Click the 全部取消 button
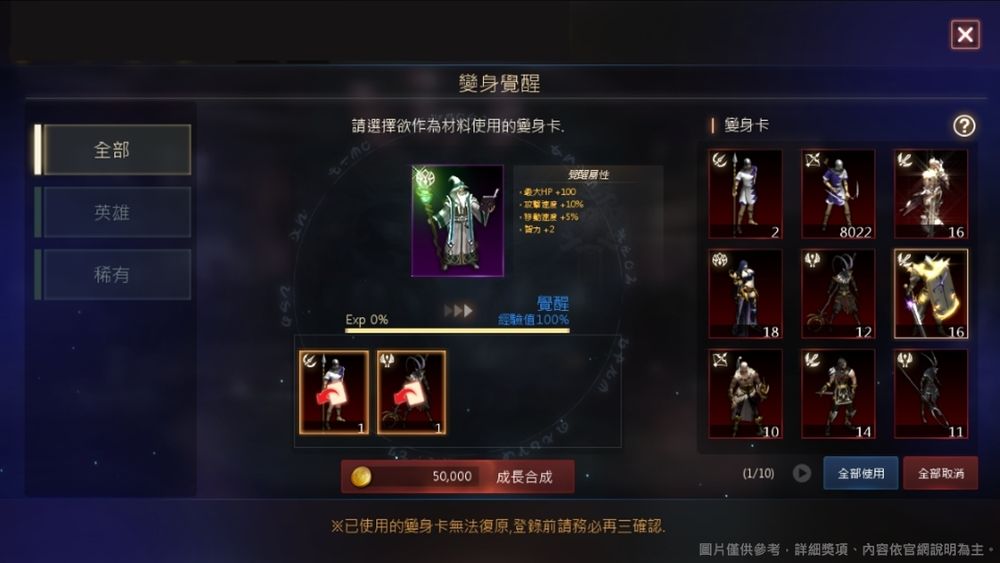This screenshot has height=563, width=1000. (x=940, y=473)
